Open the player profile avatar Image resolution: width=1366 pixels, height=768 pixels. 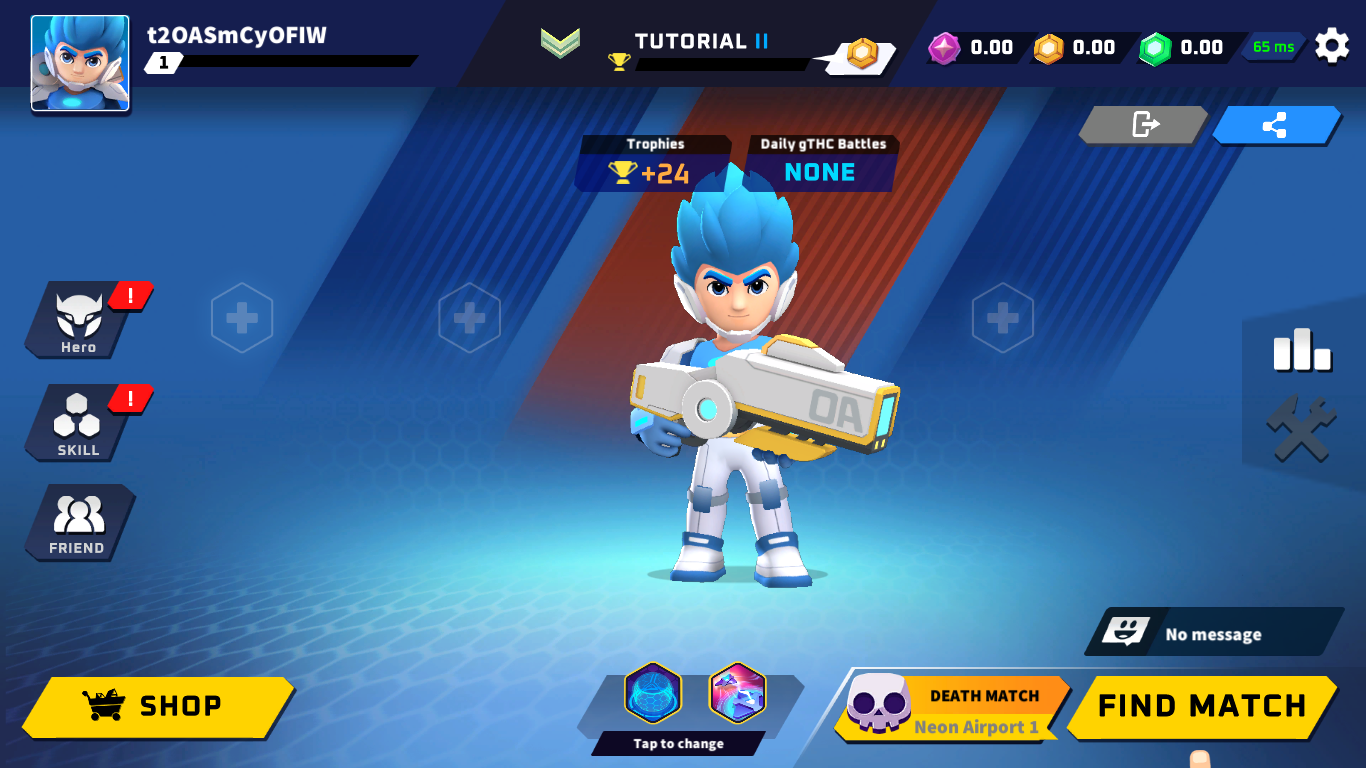80,63
